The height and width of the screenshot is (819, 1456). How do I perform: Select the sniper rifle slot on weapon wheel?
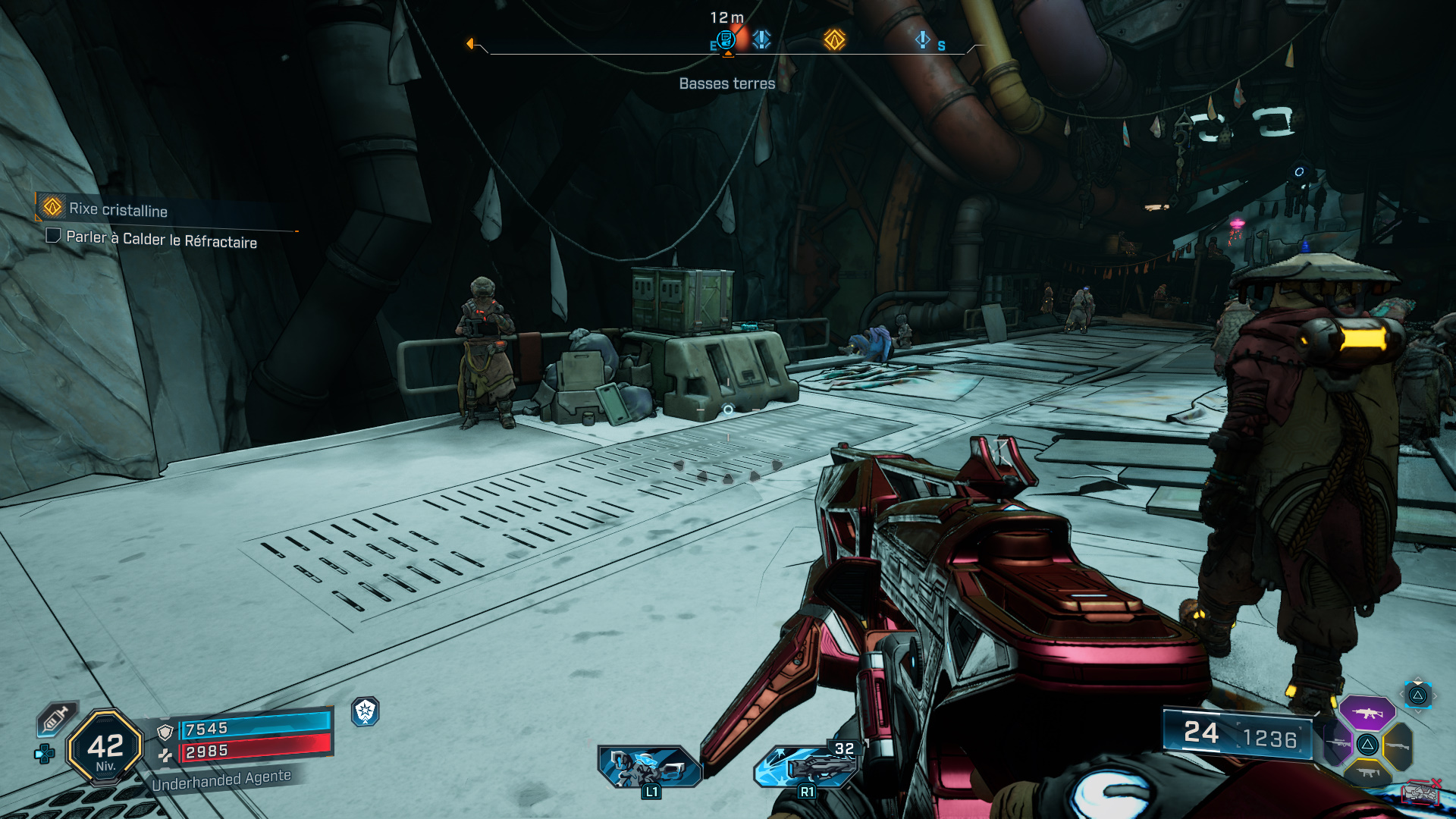(1337, 743)
